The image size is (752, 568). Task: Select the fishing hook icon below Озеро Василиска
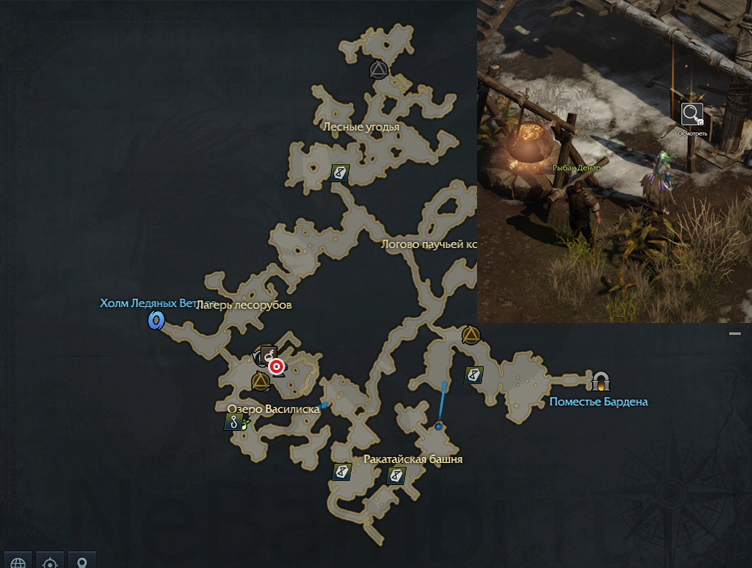235,422
